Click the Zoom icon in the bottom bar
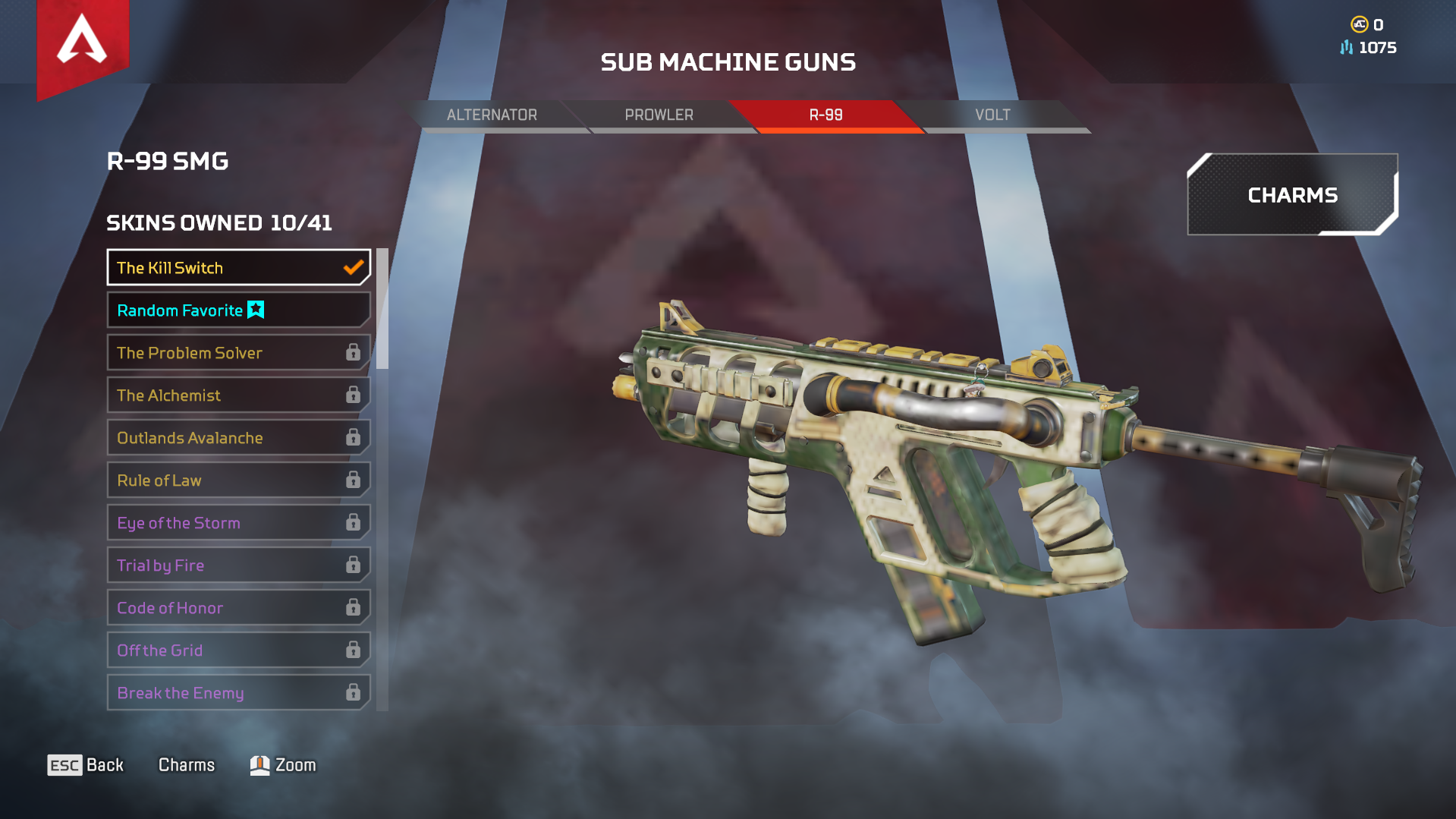 259,764
